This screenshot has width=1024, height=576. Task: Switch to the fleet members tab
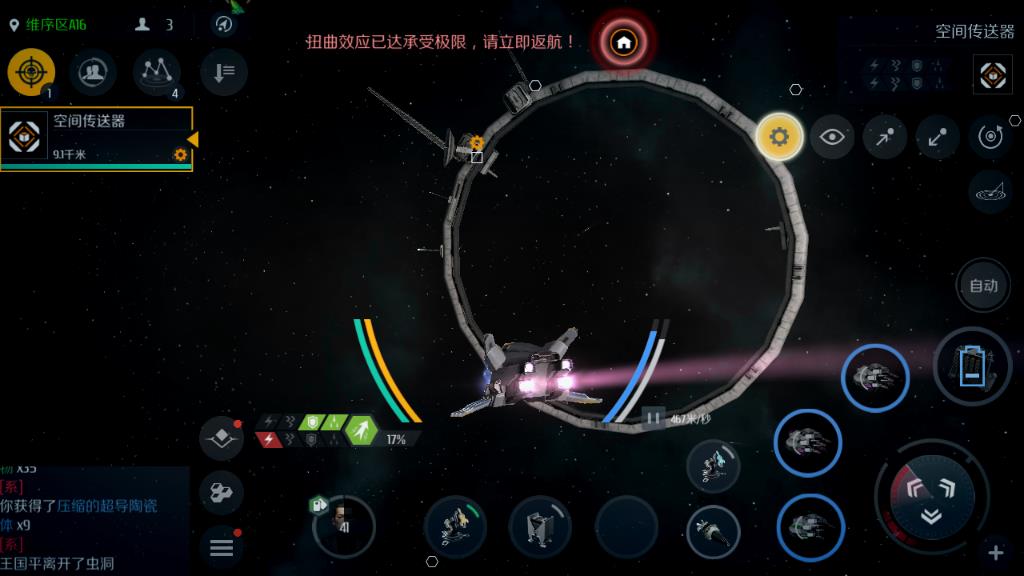click(93, 72)
